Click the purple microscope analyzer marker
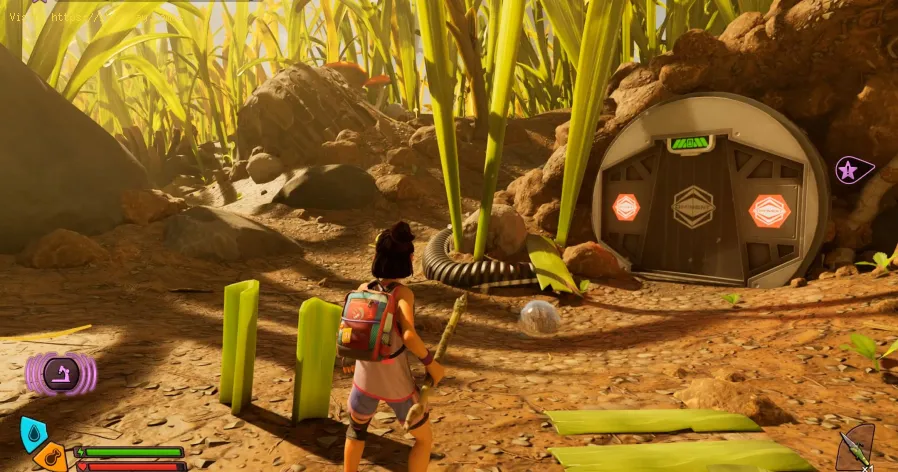 pos(59,375)
